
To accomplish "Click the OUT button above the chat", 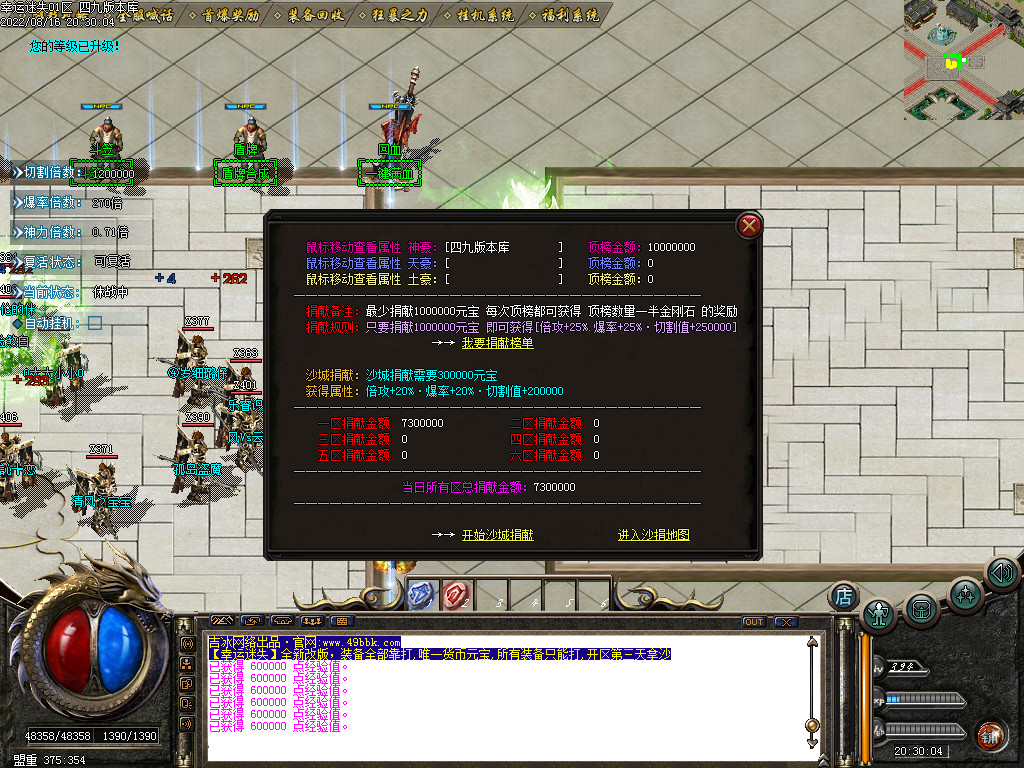I will click(753, 622).
